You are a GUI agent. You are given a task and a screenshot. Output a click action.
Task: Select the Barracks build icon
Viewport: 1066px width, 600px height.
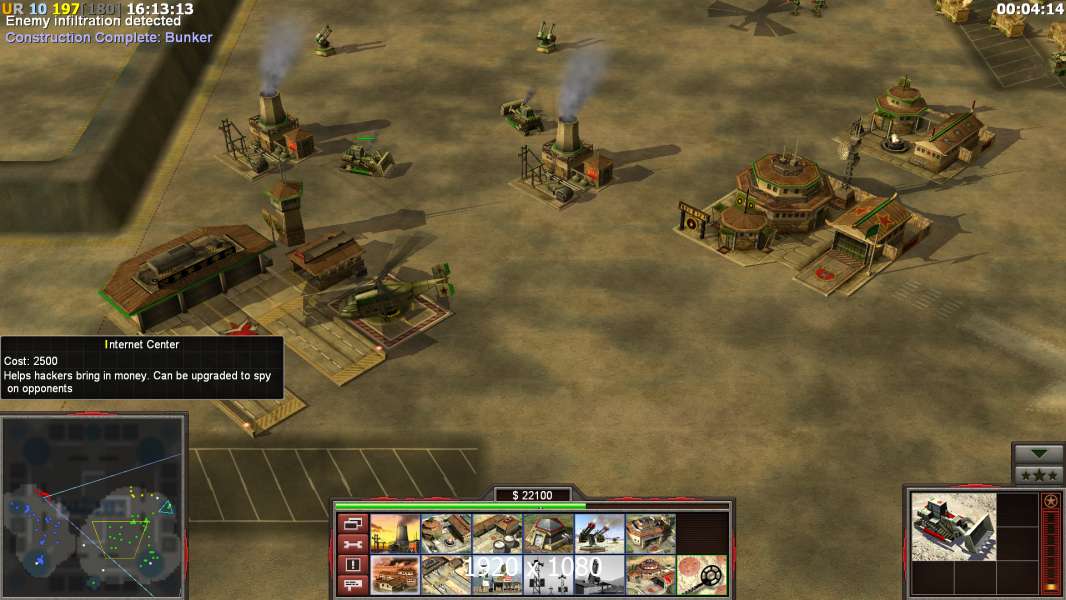(446, 533)
